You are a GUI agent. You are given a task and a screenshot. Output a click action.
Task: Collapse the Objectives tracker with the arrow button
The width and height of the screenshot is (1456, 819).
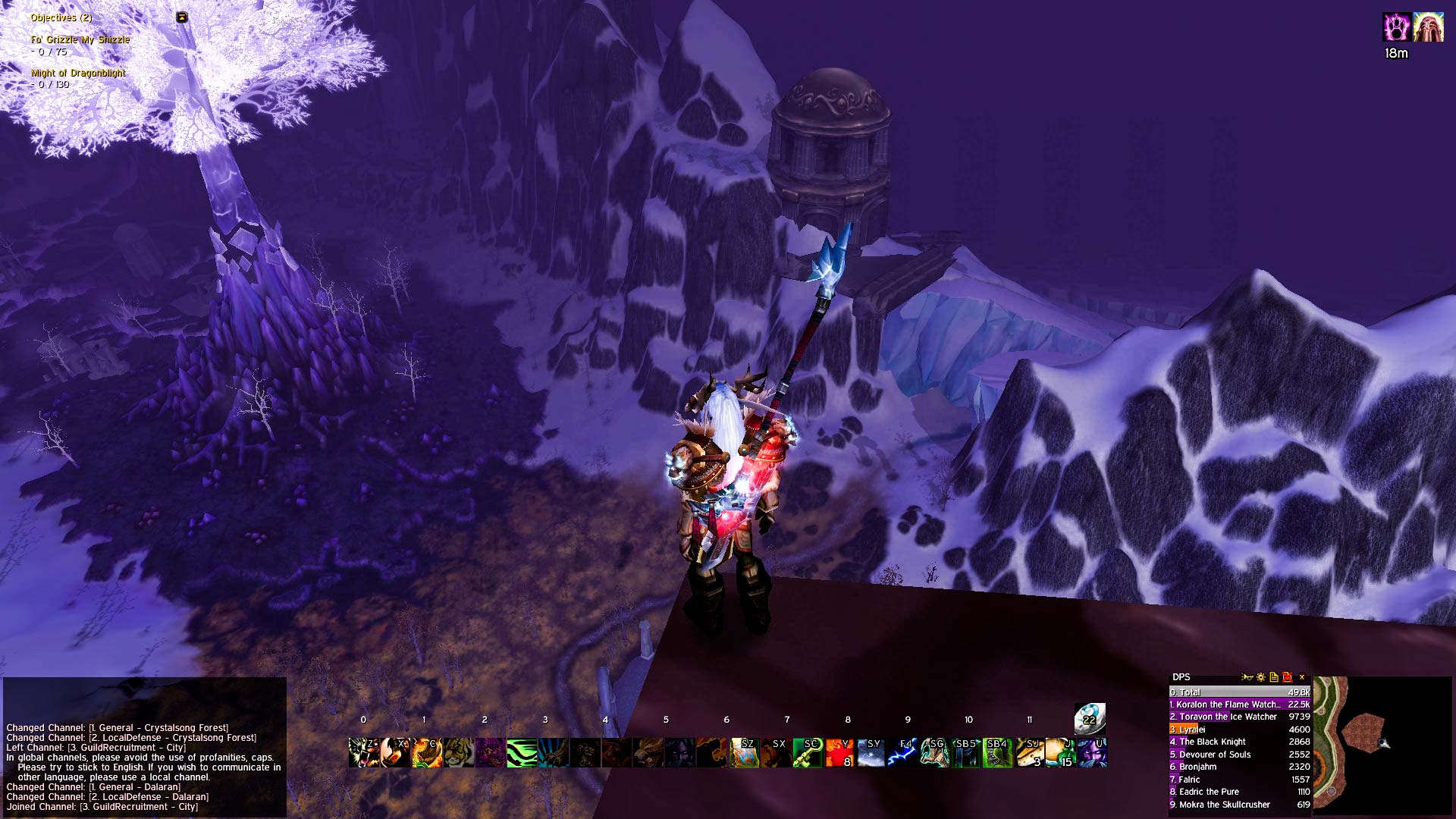[182, 17]
